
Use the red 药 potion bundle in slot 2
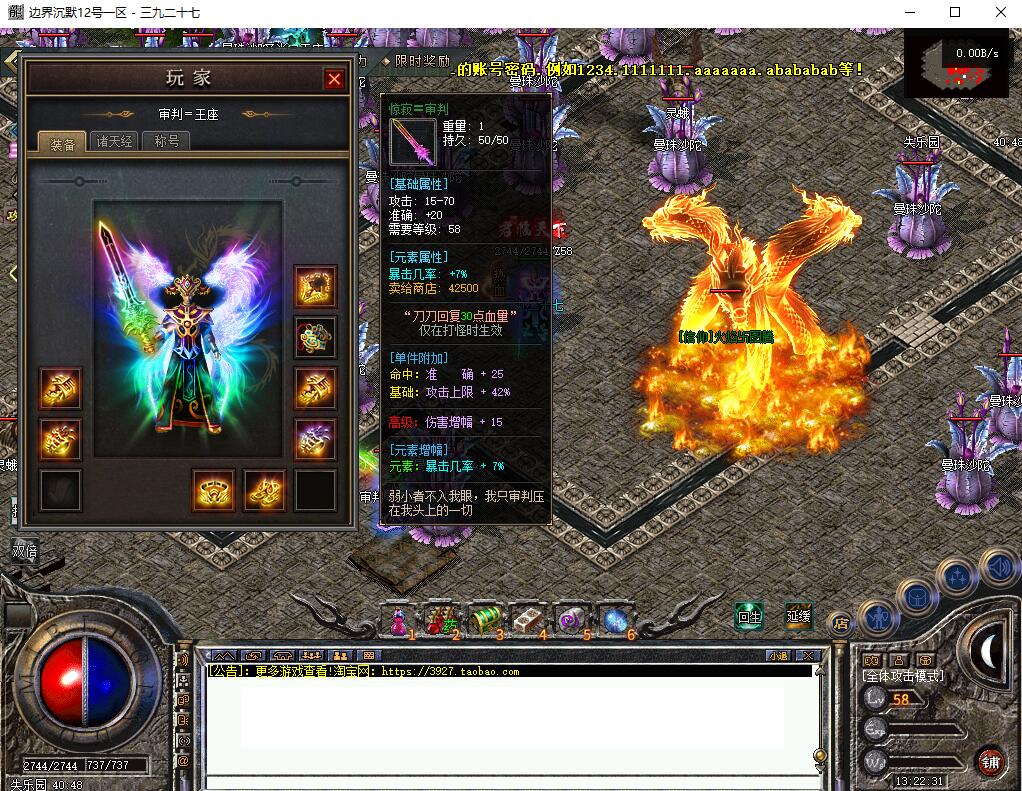point(439,620)
